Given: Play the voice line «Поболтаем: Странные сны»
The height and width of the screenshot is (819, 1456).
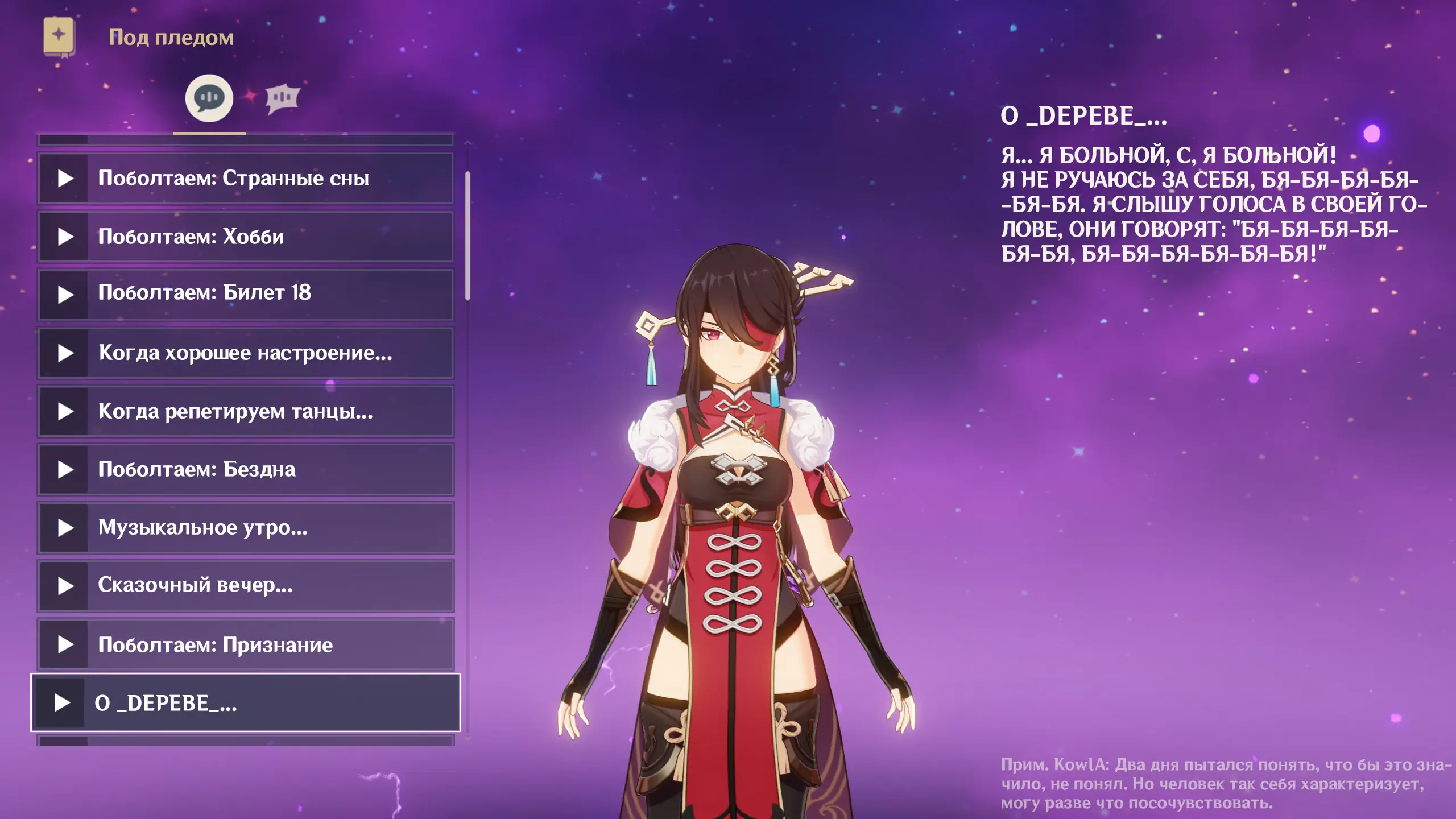Looking at the screenshot, I should [65, 179].
